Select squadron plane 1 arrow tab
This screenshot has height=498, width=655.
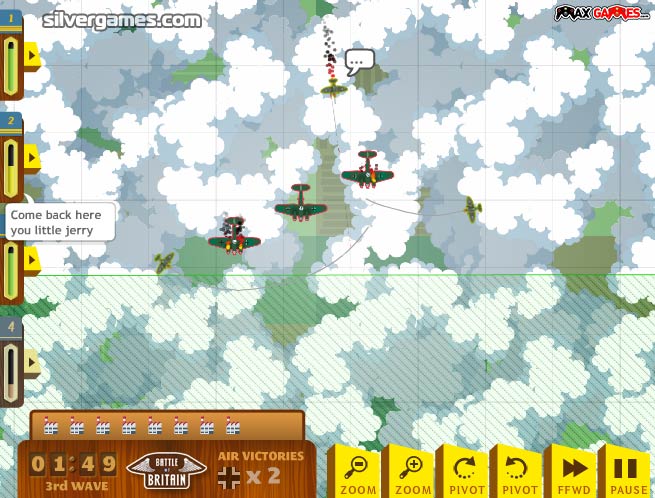pos(32,55)
